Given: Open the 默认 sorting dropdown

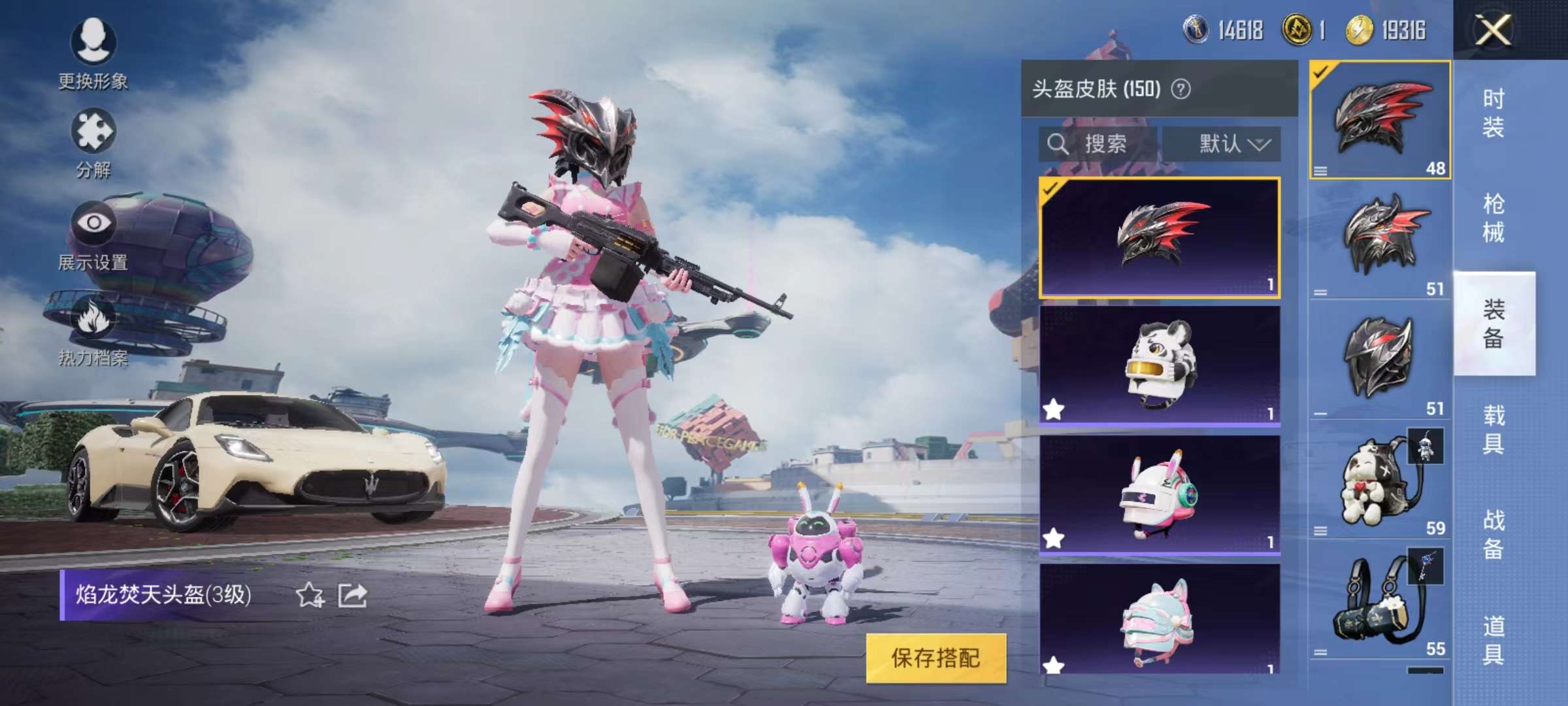Looking at the screenshot, I should click(x=1231, y=145).
